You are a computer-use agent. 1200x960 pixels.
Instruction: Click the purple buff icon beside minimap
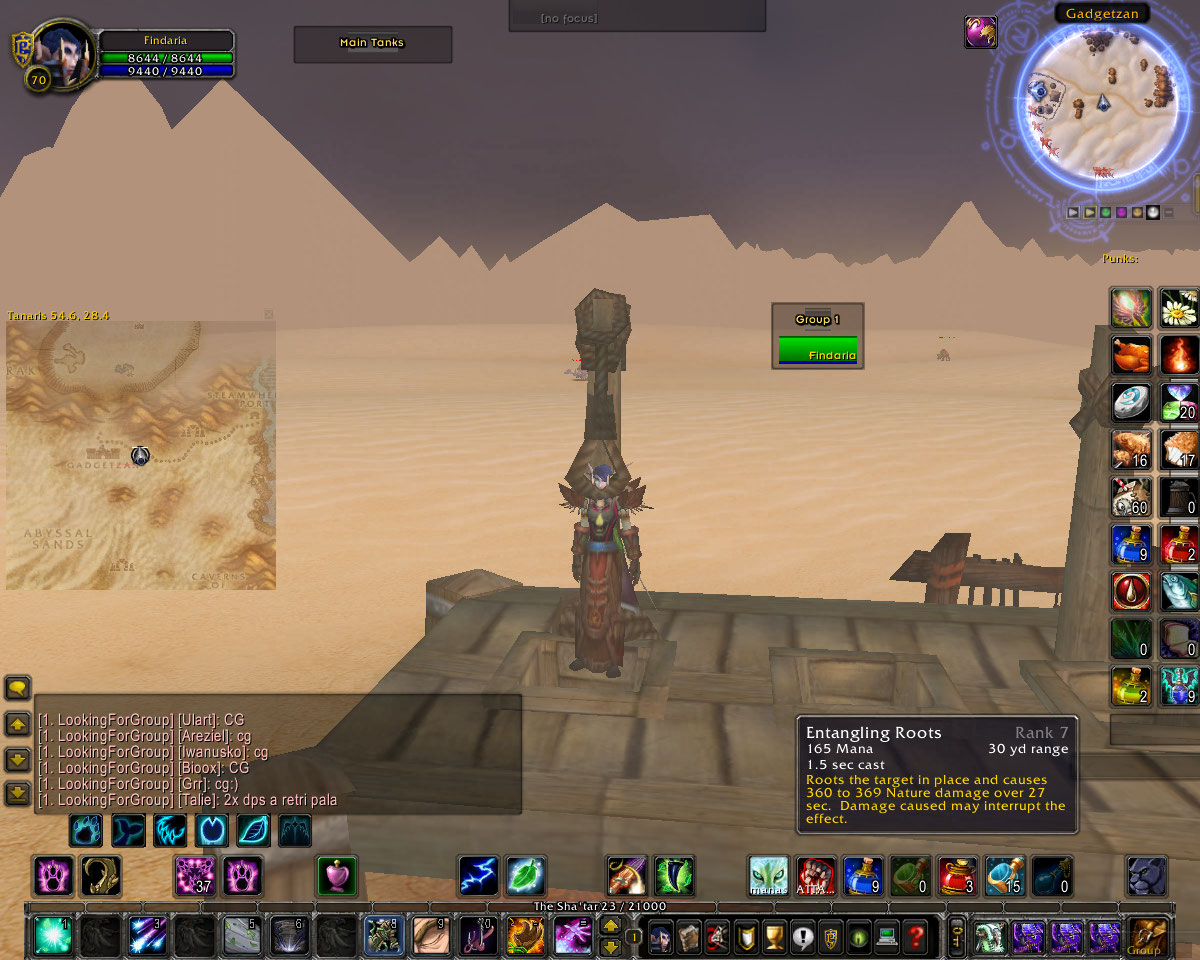980,32
